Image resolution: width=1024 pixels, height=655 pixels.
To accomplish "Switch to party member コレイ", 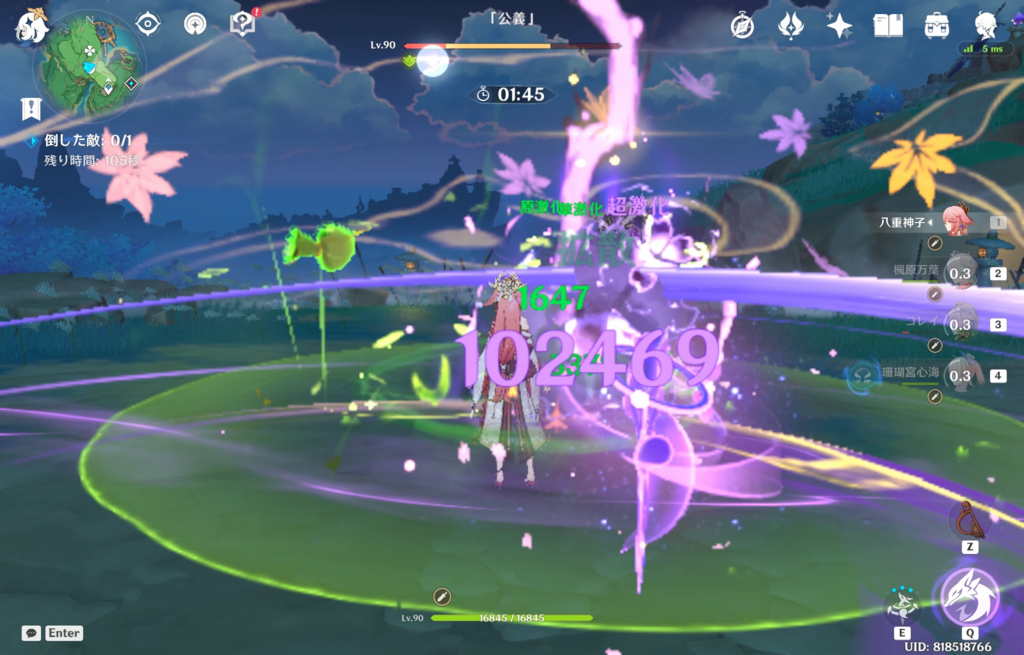I will point(961,324).
